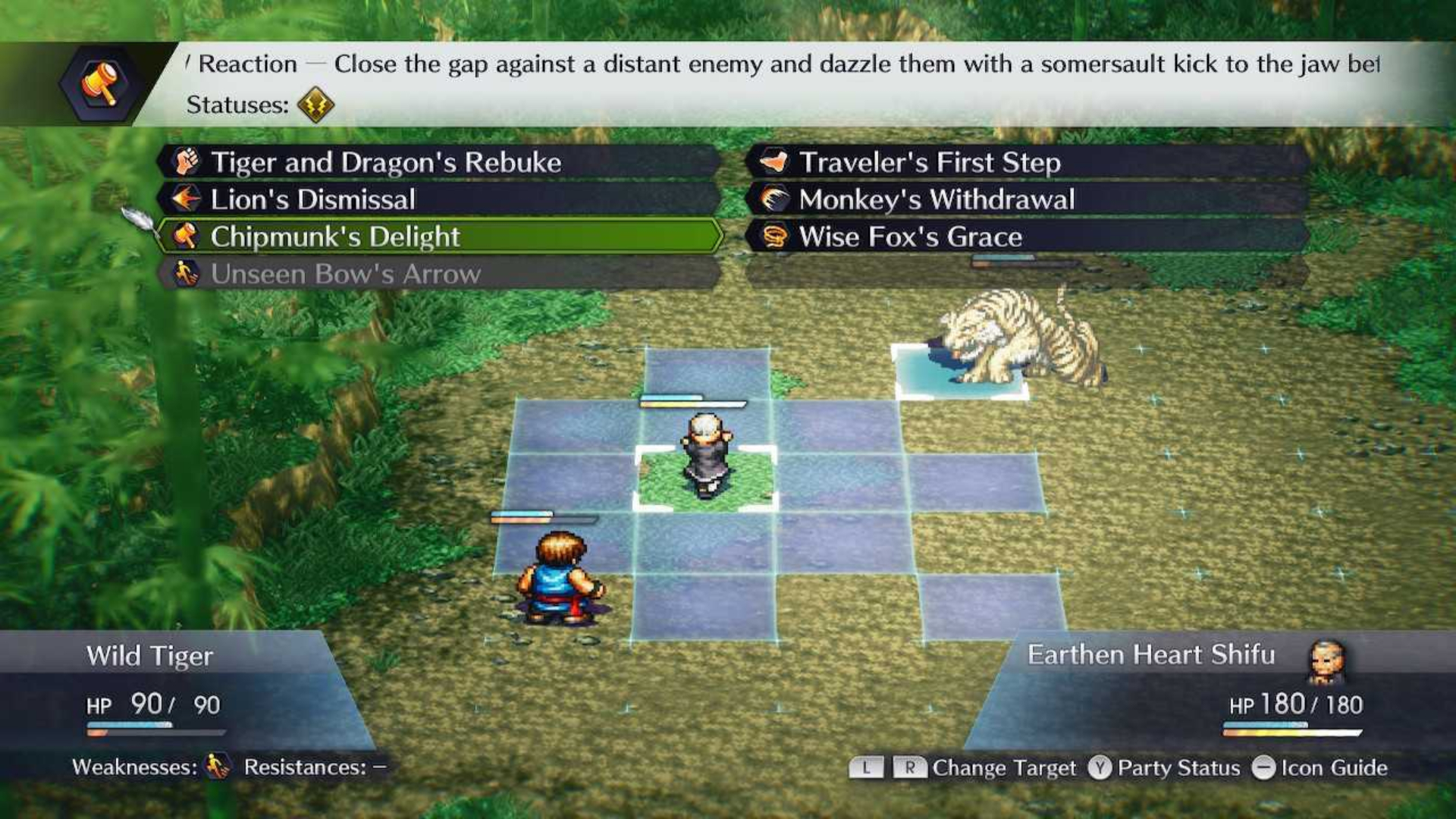Click the Change Target label

tap(1003, 768)
